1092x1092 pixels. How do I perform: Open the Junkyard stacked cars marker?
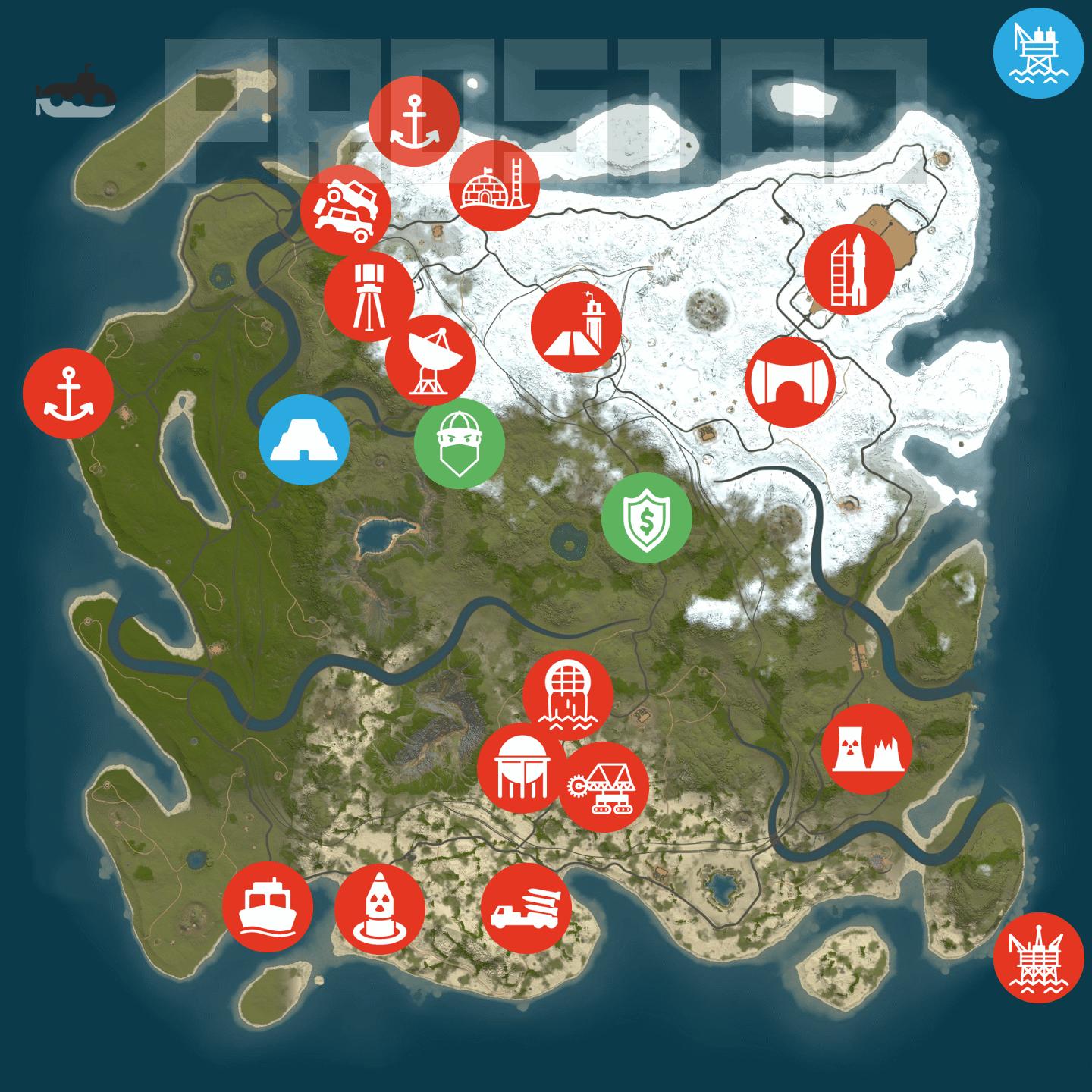(x=346, y=210)
